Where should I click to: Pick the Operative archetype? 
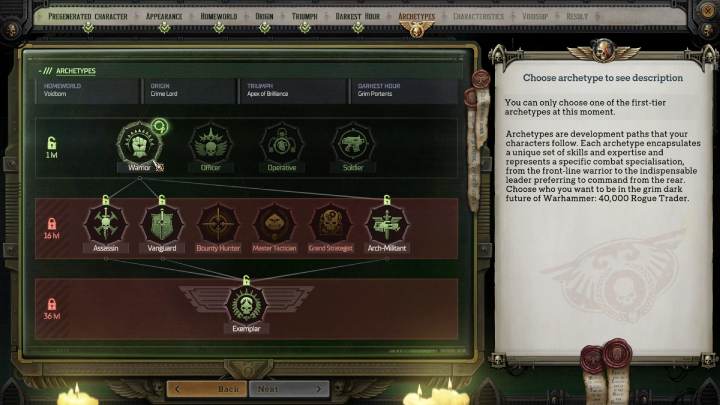(281, 143)
